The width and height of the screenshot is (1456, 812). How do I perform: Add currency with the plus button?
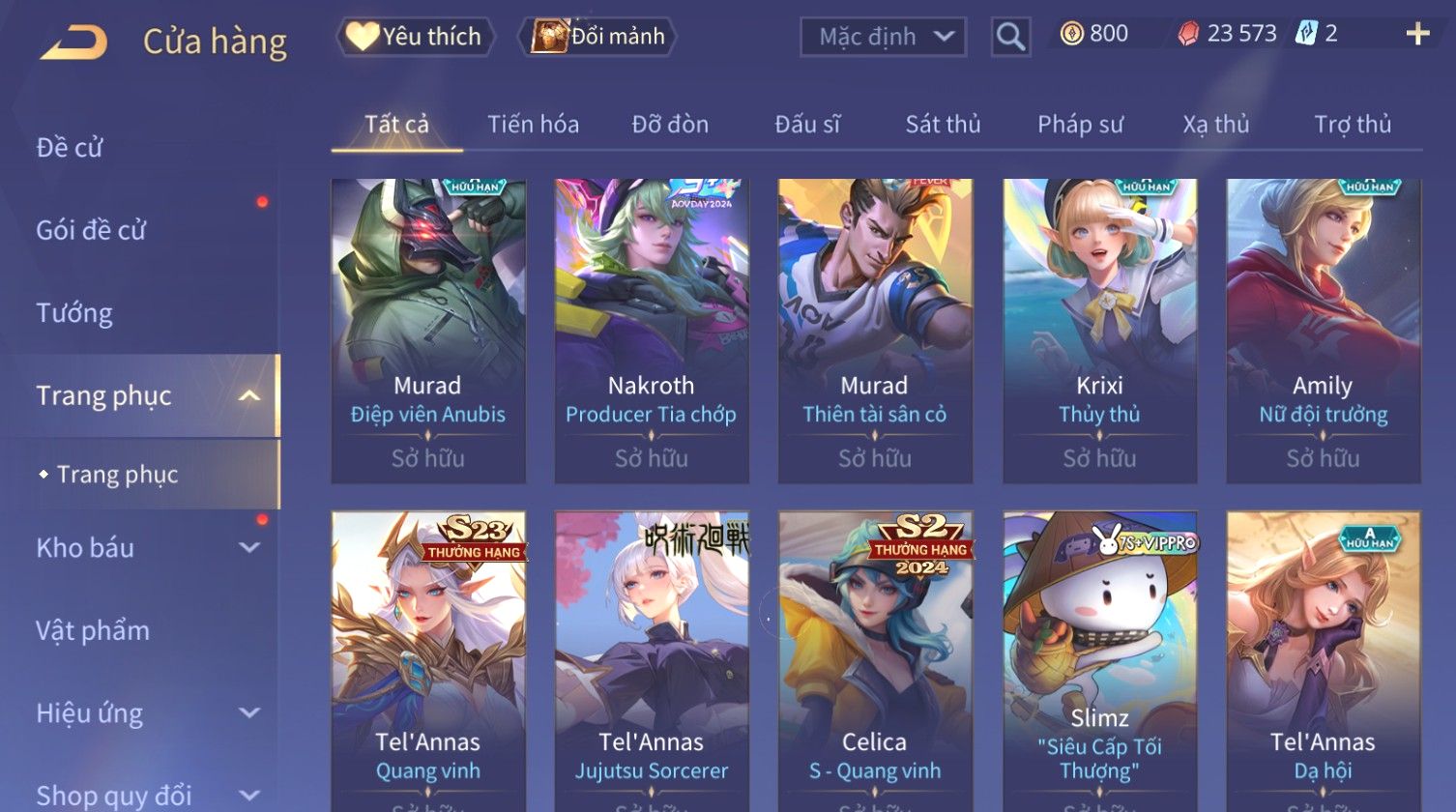click(1417, 35)
